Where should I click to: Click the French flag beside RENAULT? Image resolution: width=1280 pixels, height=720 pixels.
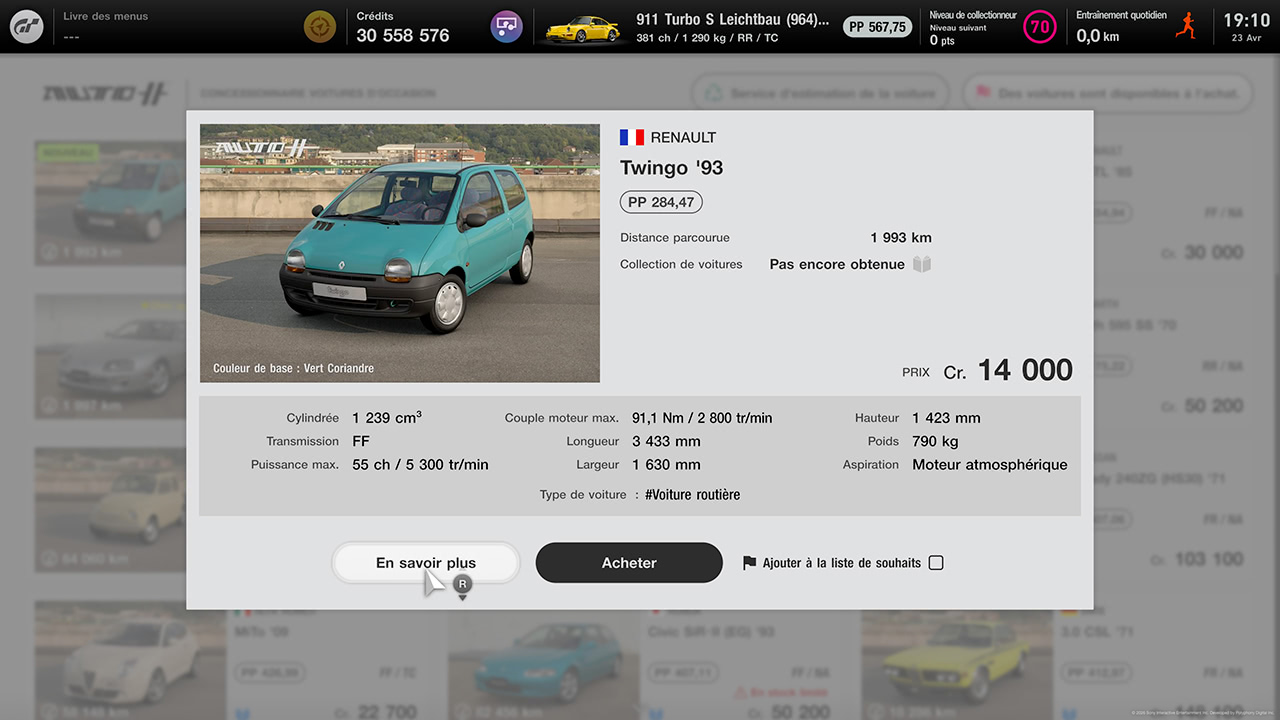[632, 137]
